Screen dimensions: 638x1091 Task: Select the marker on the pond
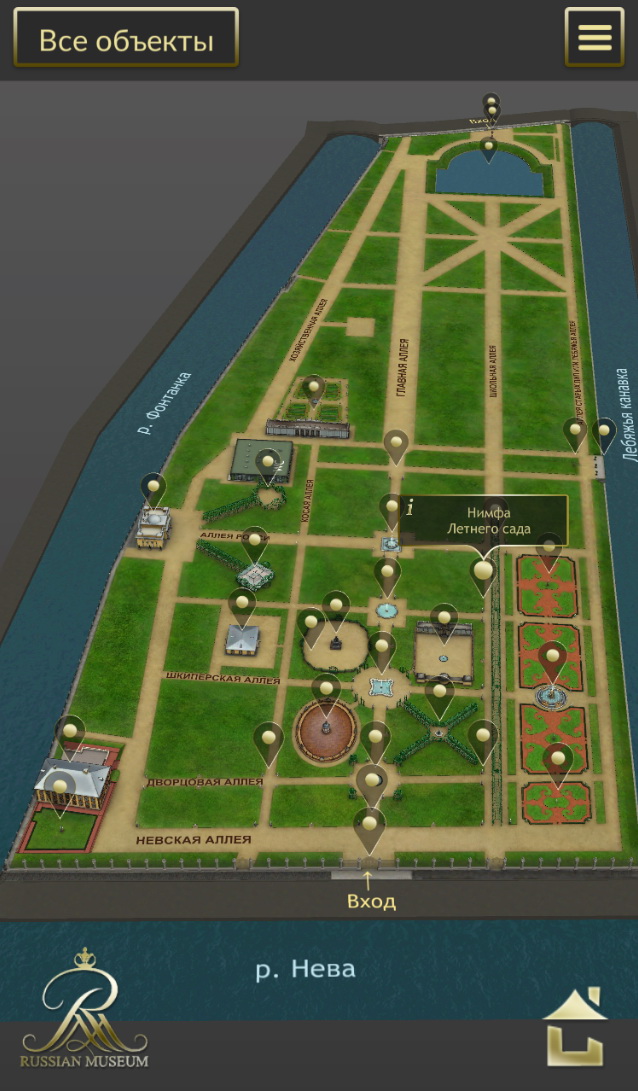pyautogui.click(x=488, y=148)
